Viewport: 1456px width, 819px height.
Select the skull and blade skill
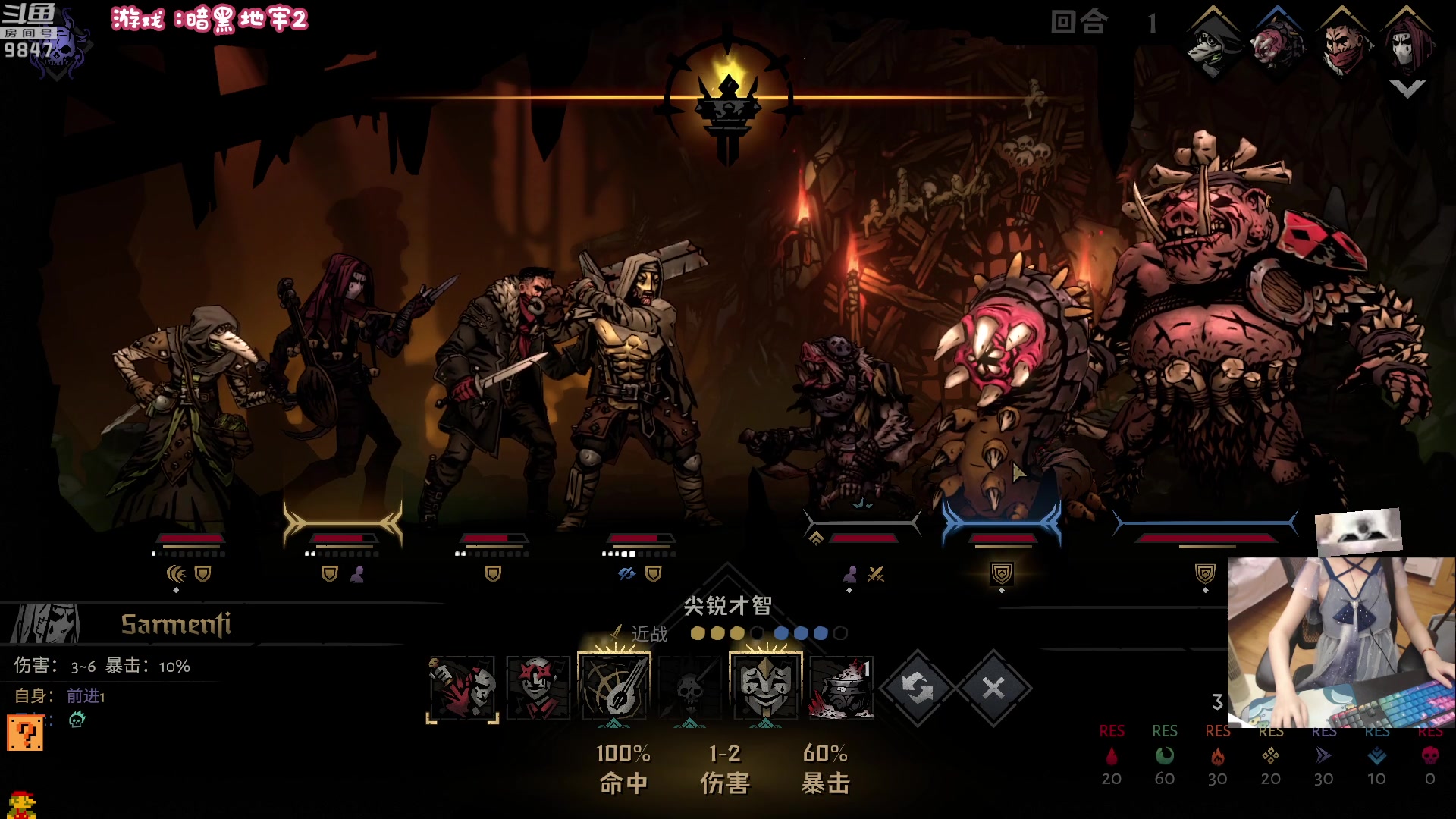point(689,689)
